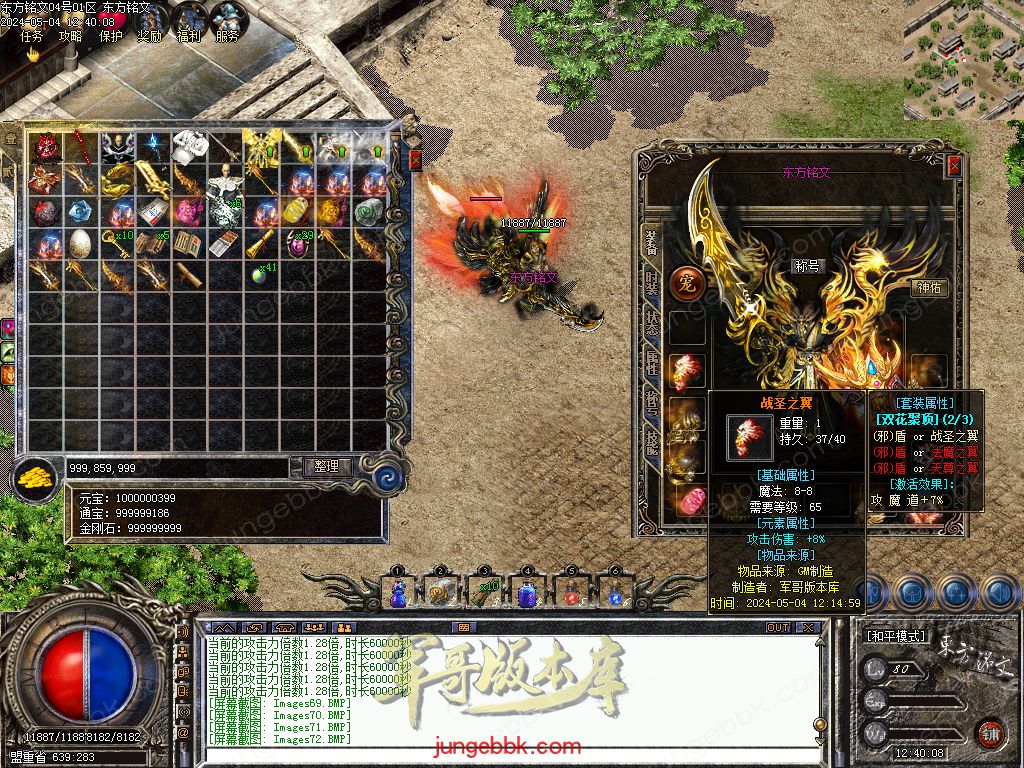Click the 神佑 button

click(930, 288)
